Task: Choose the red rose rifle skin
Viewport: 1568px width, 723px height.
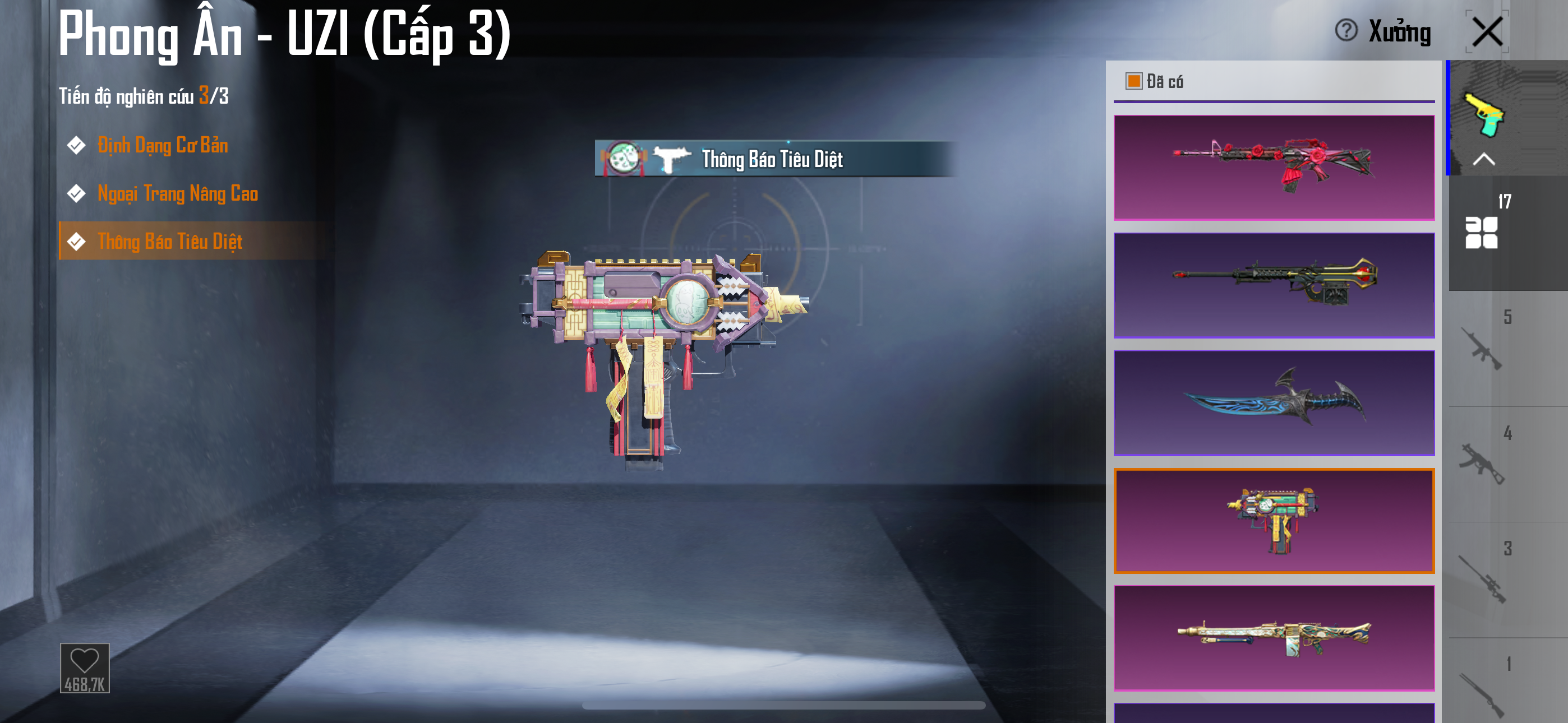Action: click(1274, 168)
